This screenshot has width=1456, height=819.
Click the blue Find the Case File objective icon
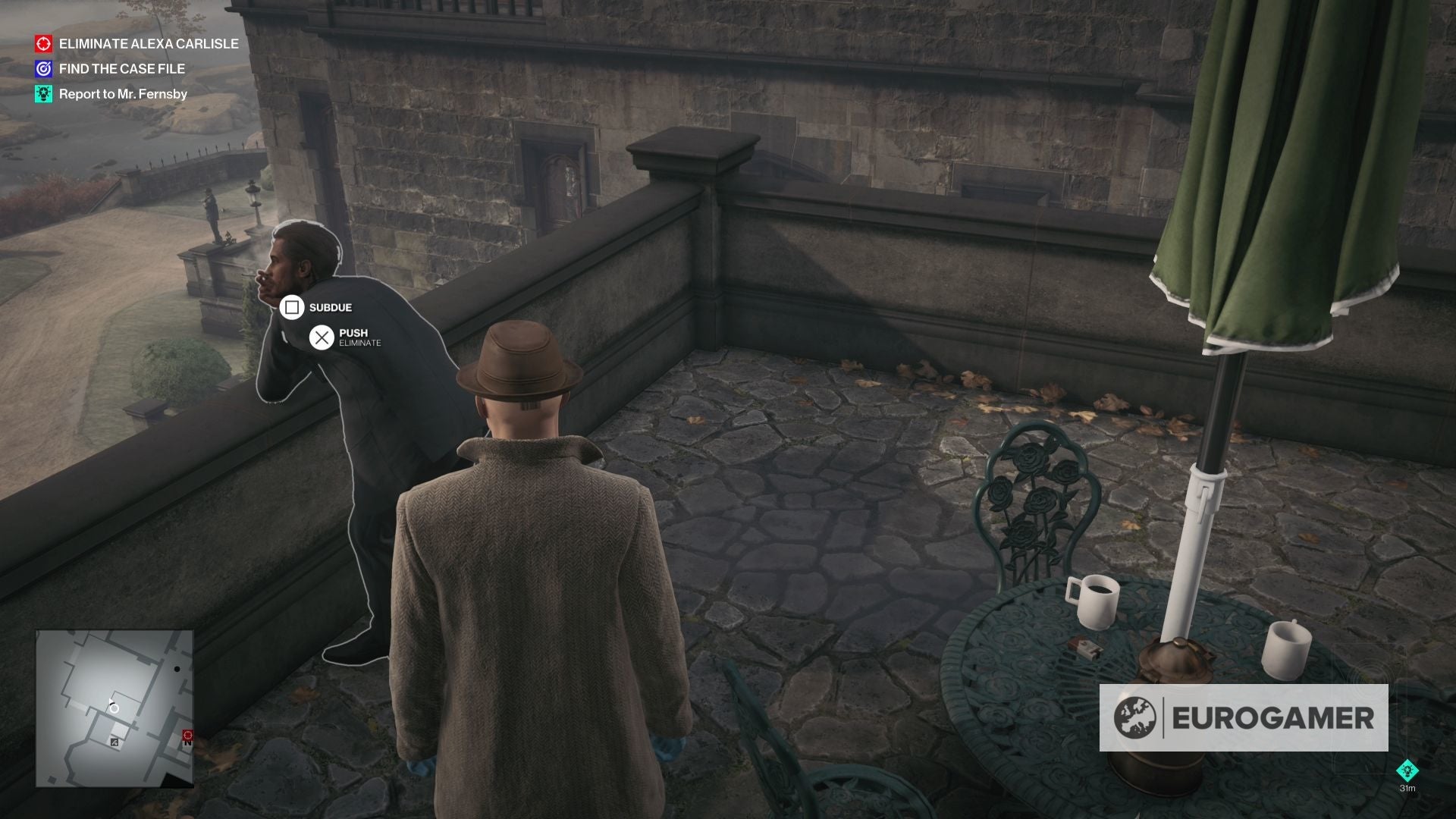[43, 68]
